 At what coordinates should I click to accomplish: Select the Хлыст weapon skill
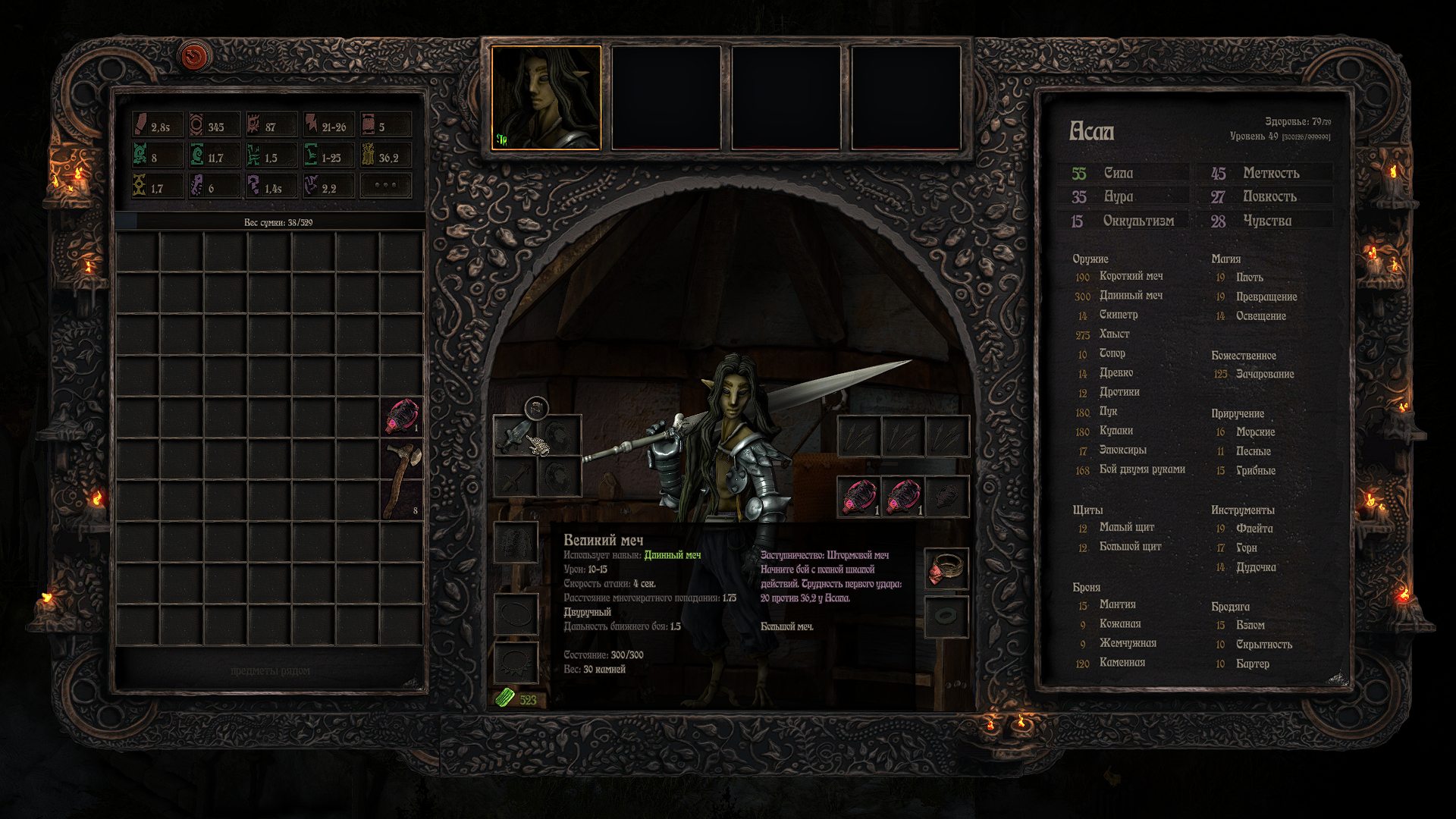click(x=1114, y=334)
